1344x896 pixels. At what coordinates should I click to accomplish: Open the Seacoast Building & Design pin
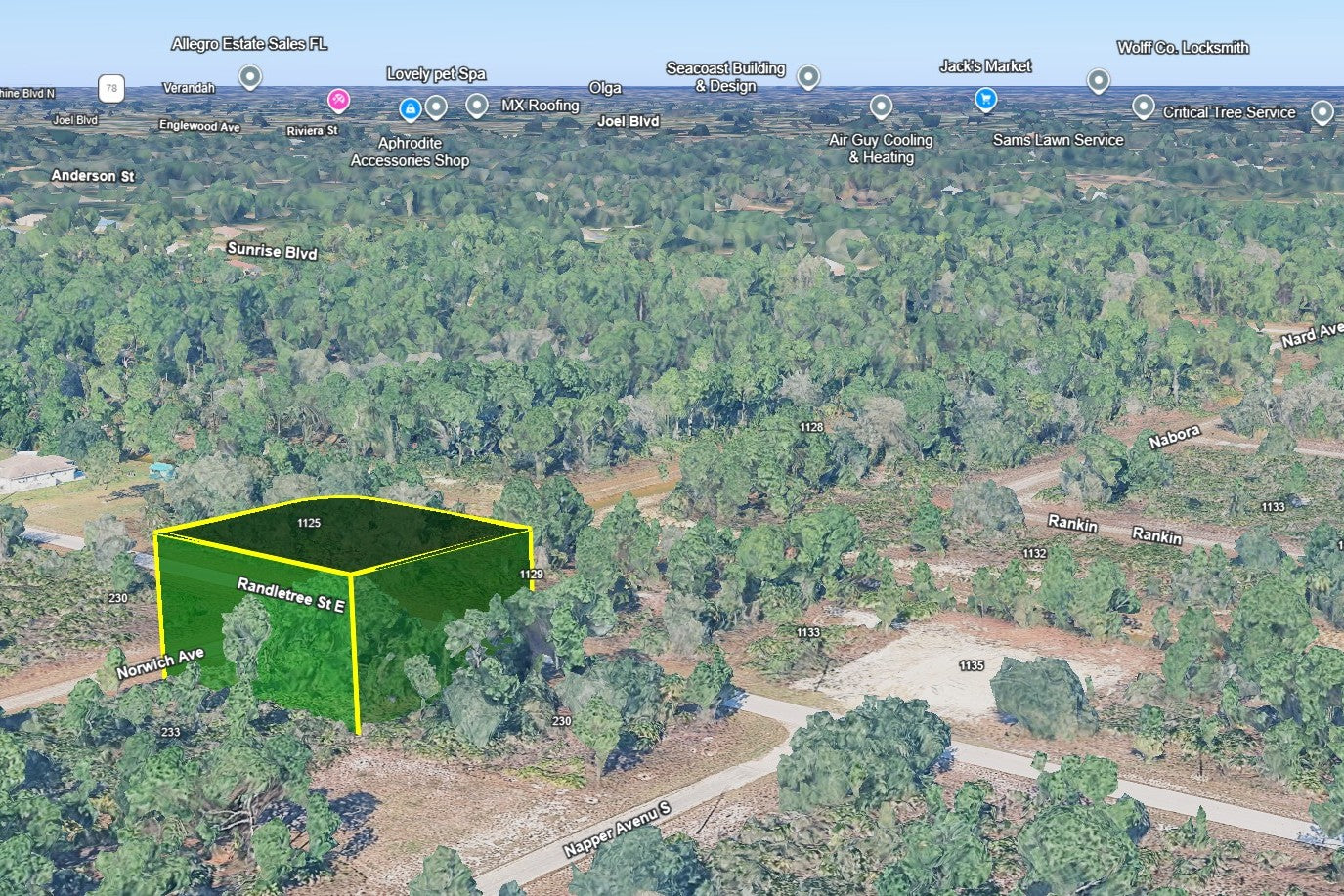[x=807, y=76]
